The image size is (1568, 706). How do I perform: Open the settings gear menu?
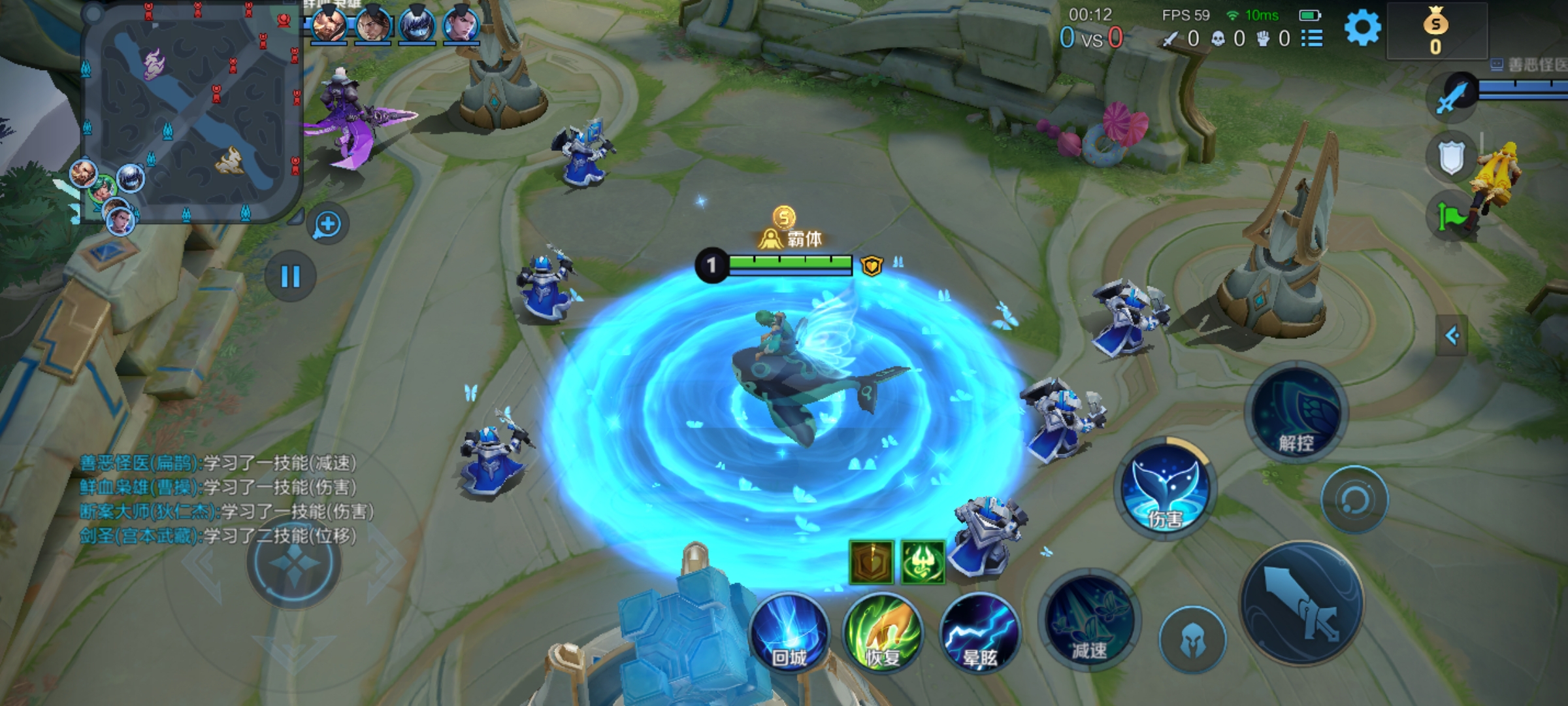(x=1362, y=29)
